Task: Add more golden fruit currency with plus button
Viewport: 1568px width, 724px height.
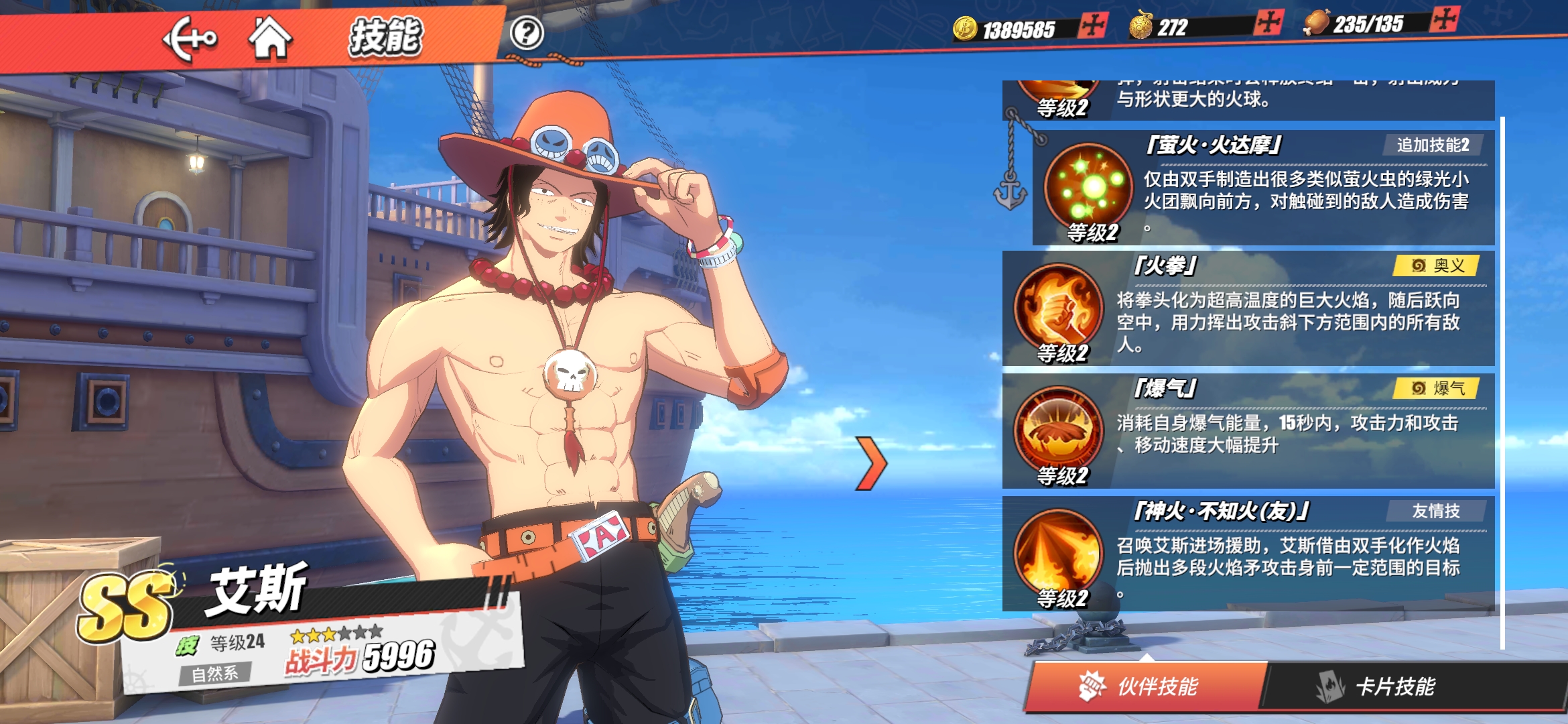Action: click(x=1268, y=23)
